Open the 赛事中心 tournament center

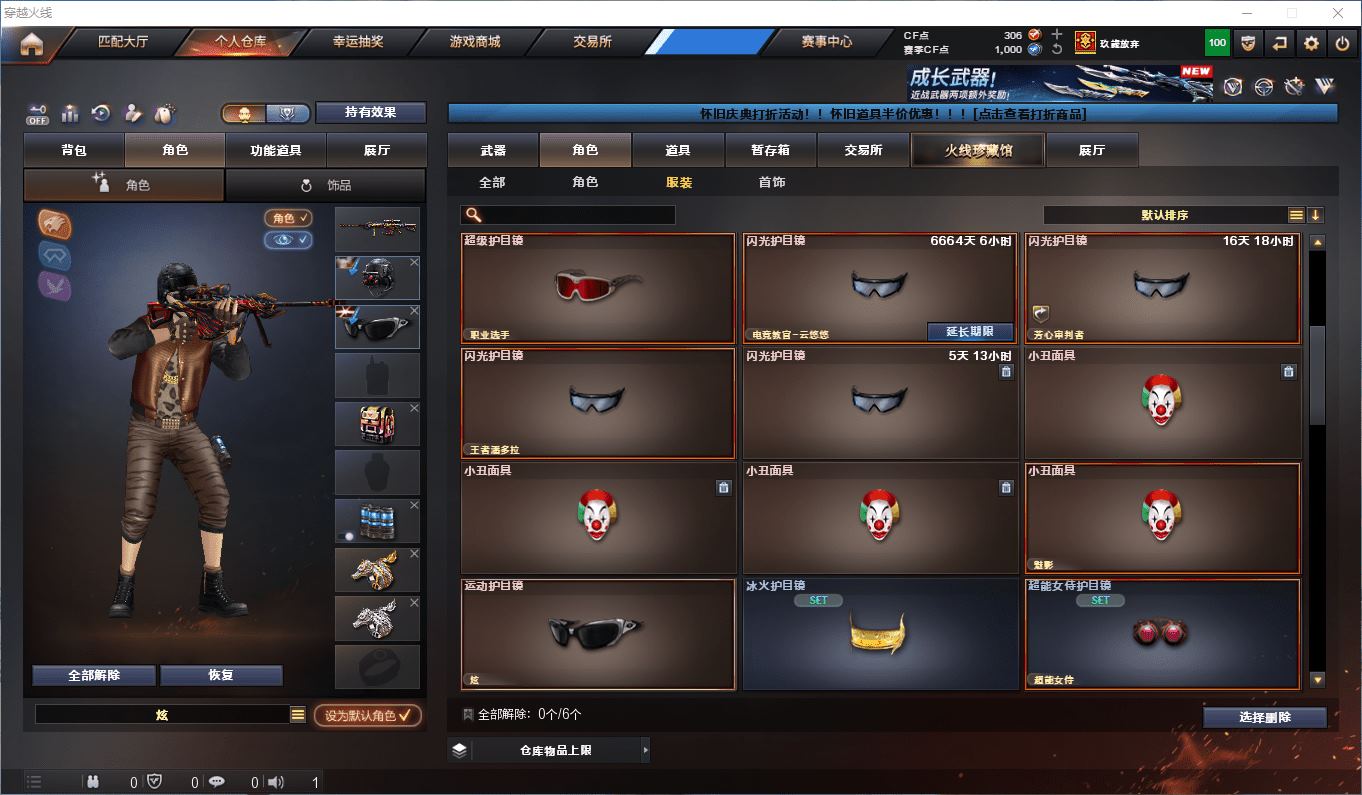(x=826, y=42)
